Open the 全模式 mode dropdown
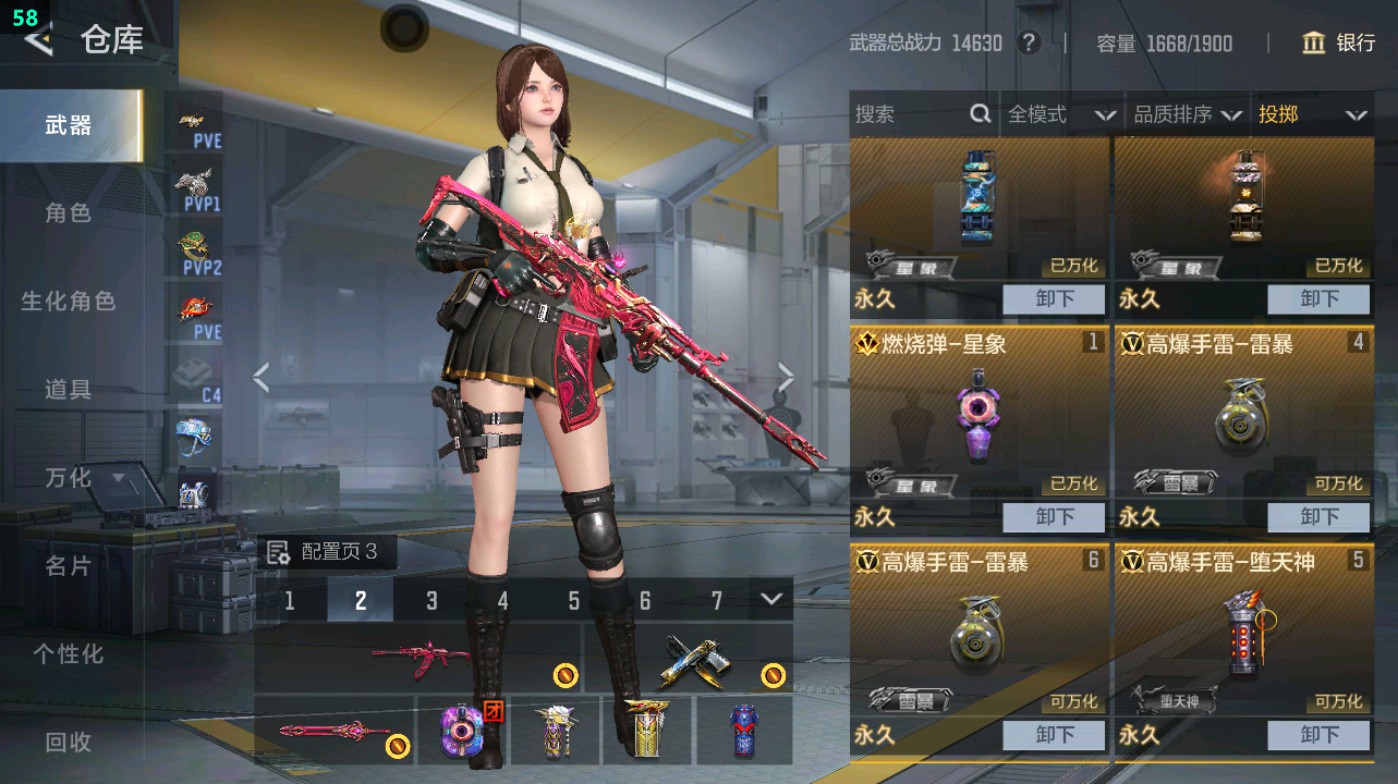Viewport: 1398px width, 784px height. click(x=1061, y=115)
